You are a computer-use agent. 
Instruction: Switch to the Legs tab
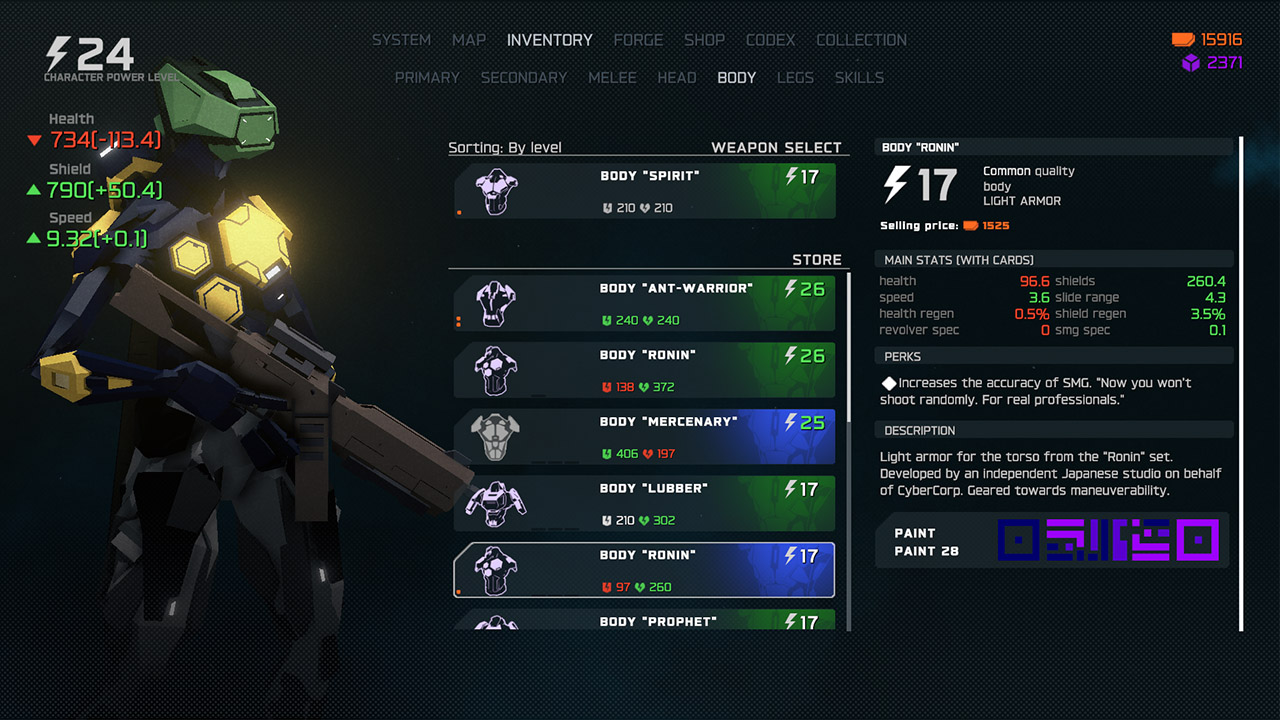pos(795,78)
